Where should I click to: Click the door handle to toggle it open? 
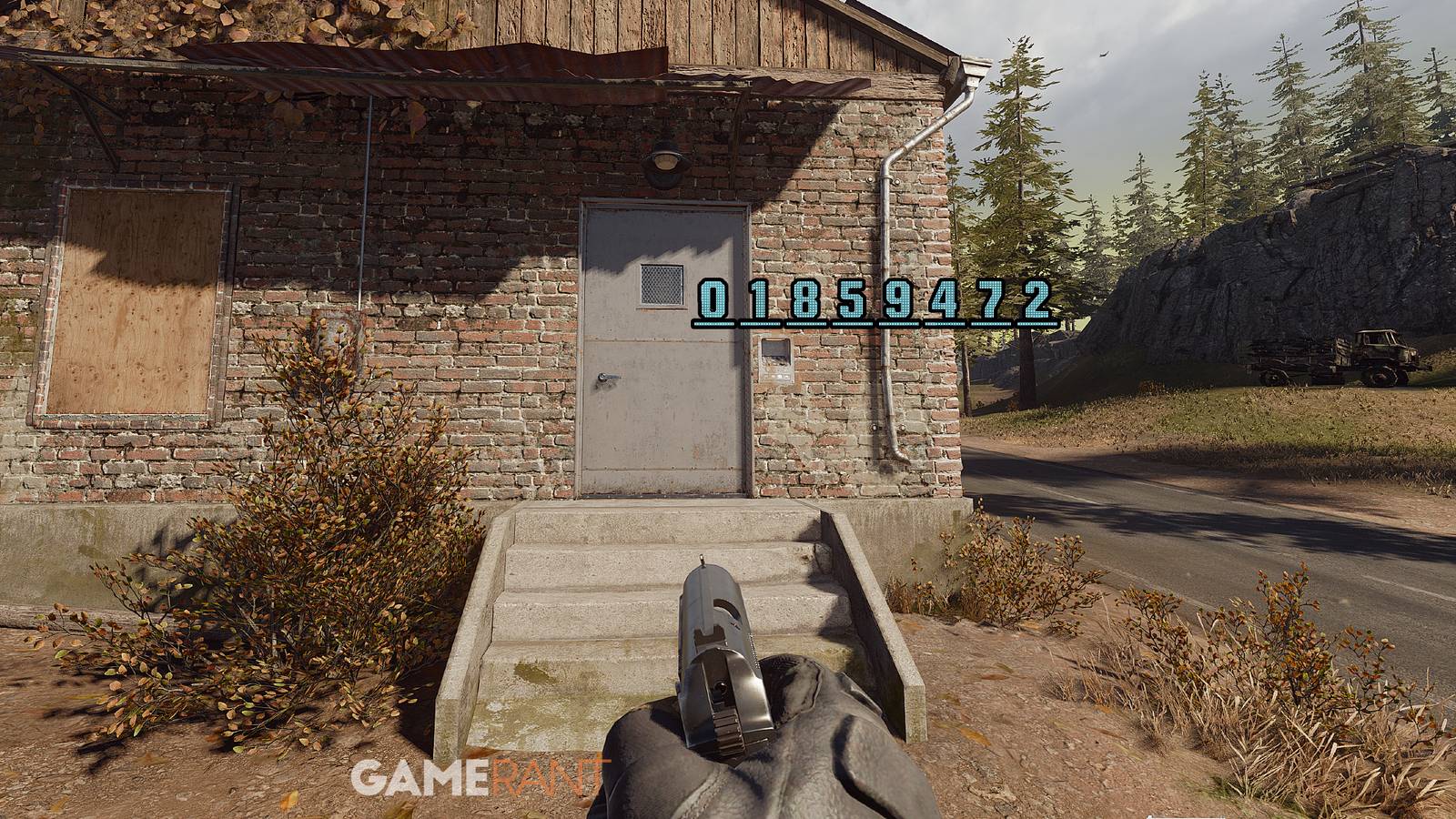click(x=608, y=376)
